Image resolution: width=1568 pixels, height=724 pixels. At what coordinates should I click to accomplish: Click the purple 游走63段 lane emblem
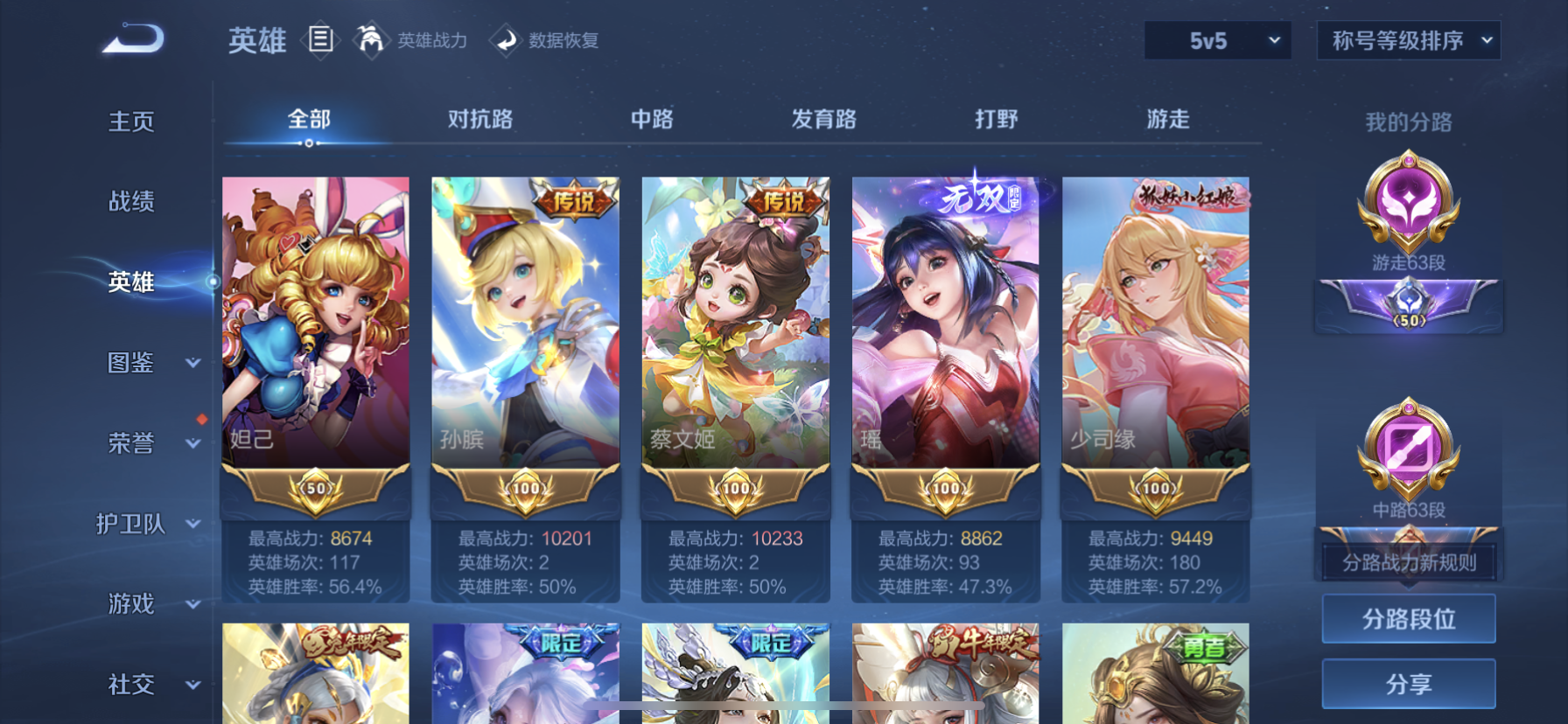pos(1408,207)
